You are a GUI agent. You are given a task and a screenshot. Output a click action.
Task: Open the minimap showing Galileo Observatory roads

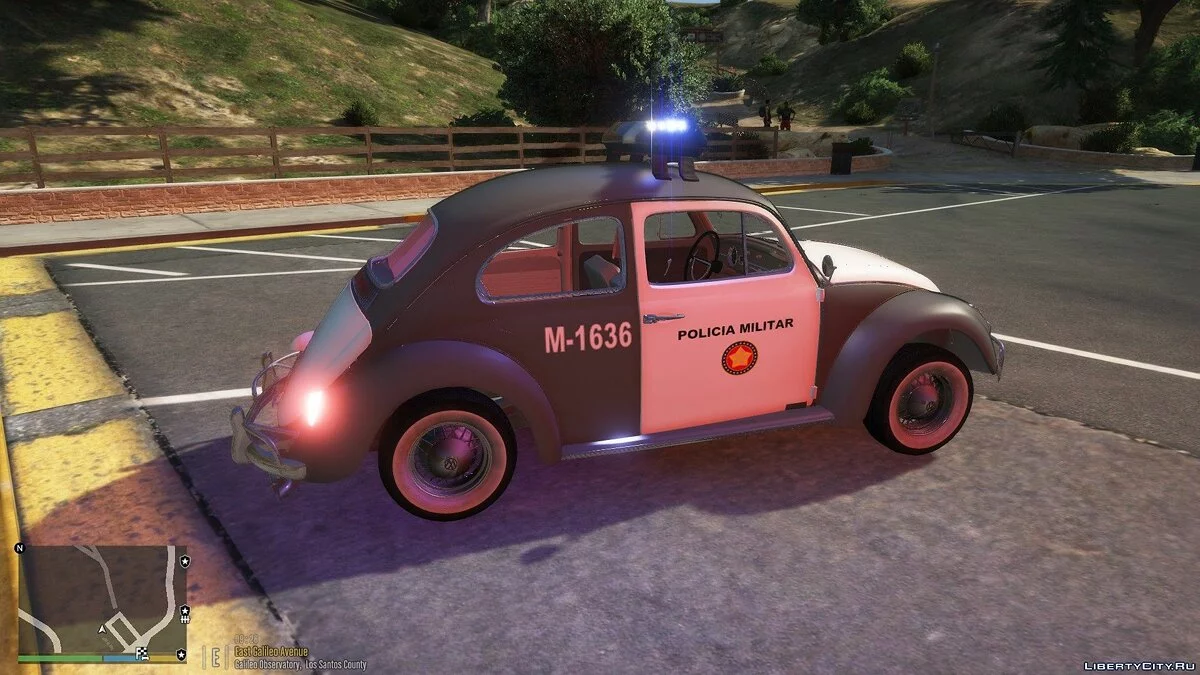(x=100, y=599)
